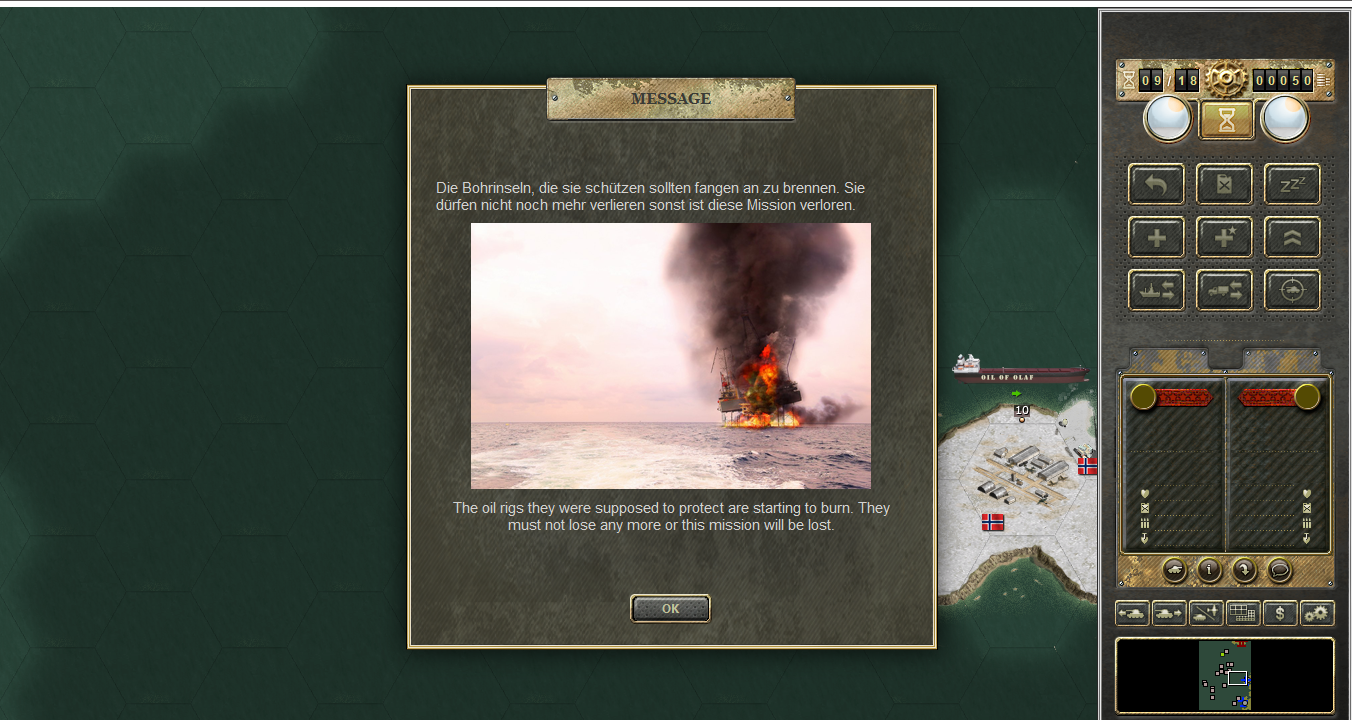This screenshot has width=1352, height=720.
Task: Click the plus with star button
Action: [x=1224, y=237]
